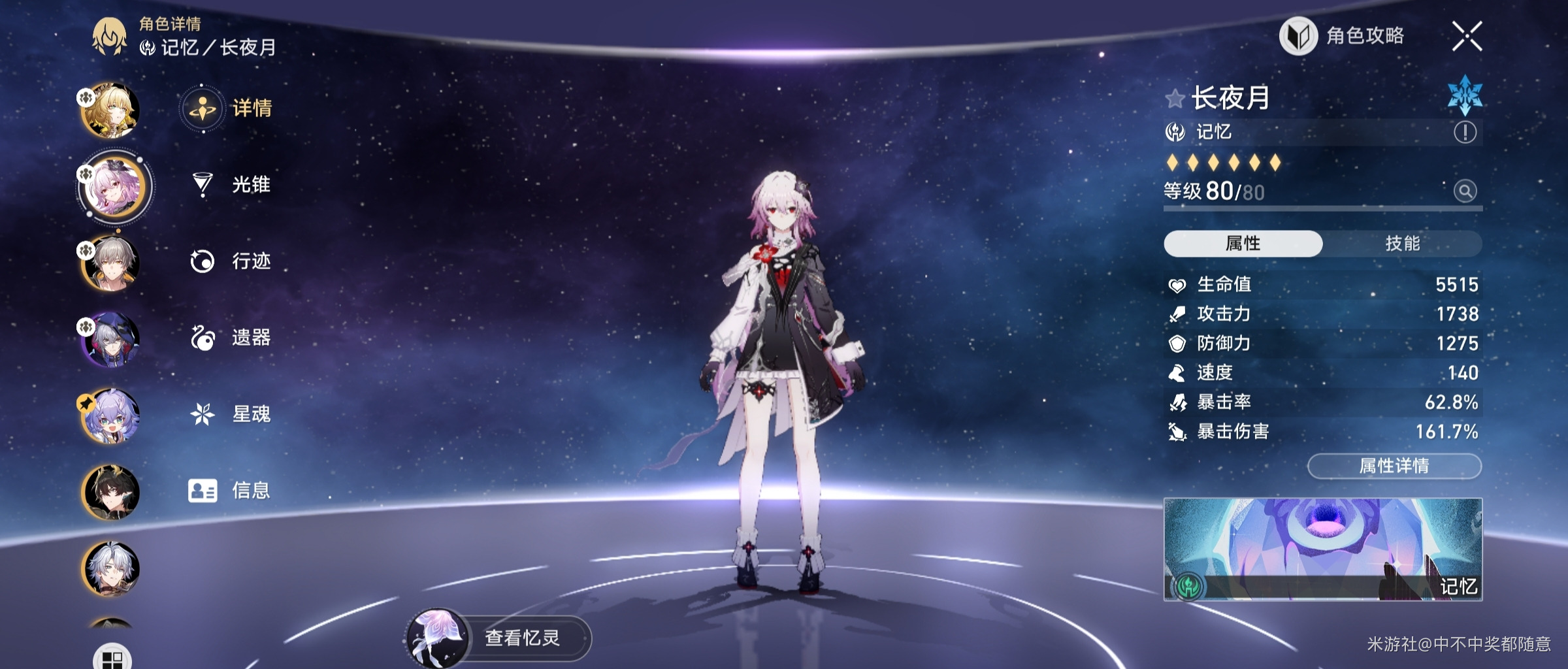Viewport: 1568px width, 669px height.
Task: Open the level magnifier preview icon
Action: coord(1465,191)
